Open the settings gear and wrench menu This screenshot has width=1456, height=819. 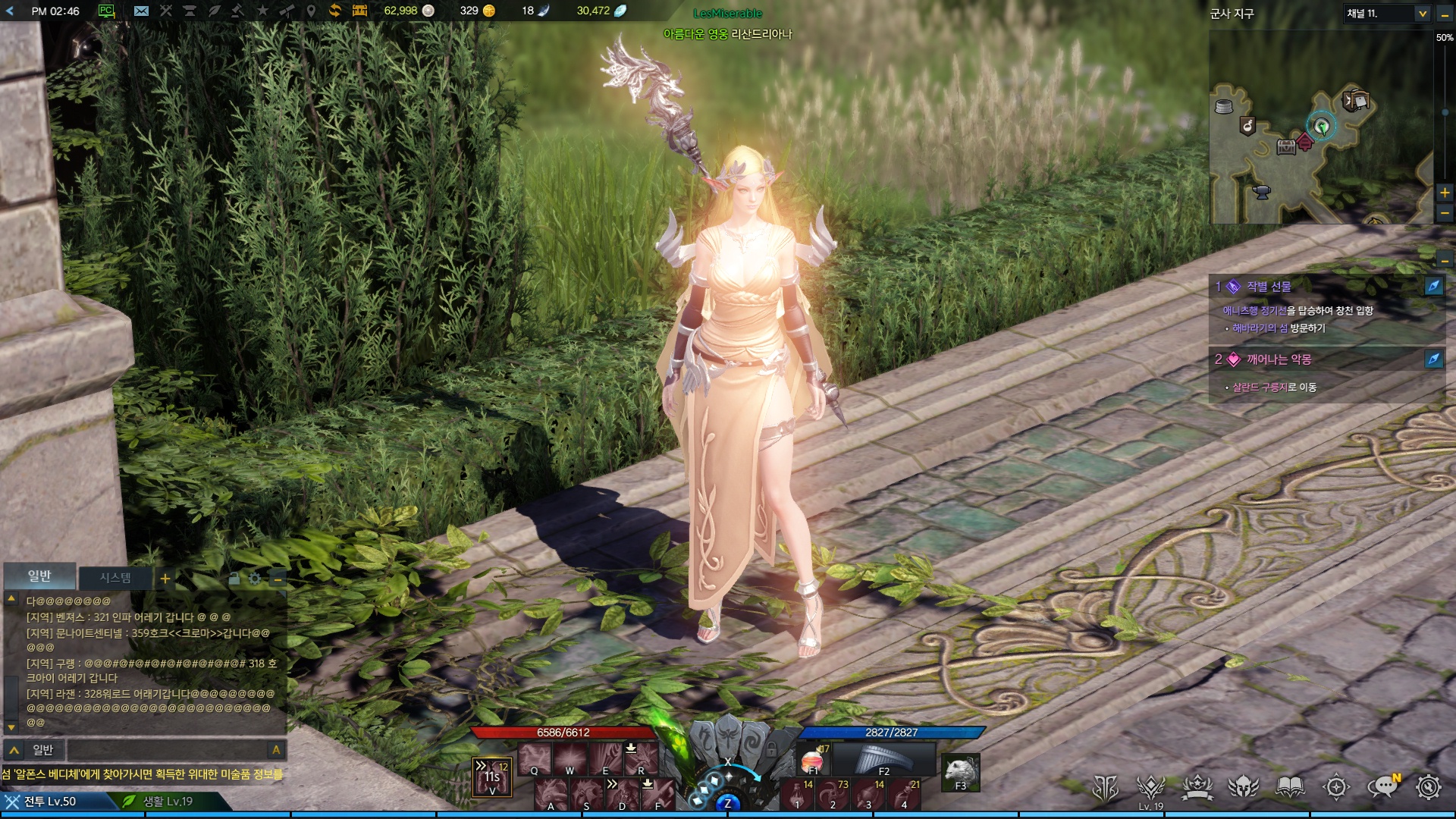click(x=1429, y=788)
